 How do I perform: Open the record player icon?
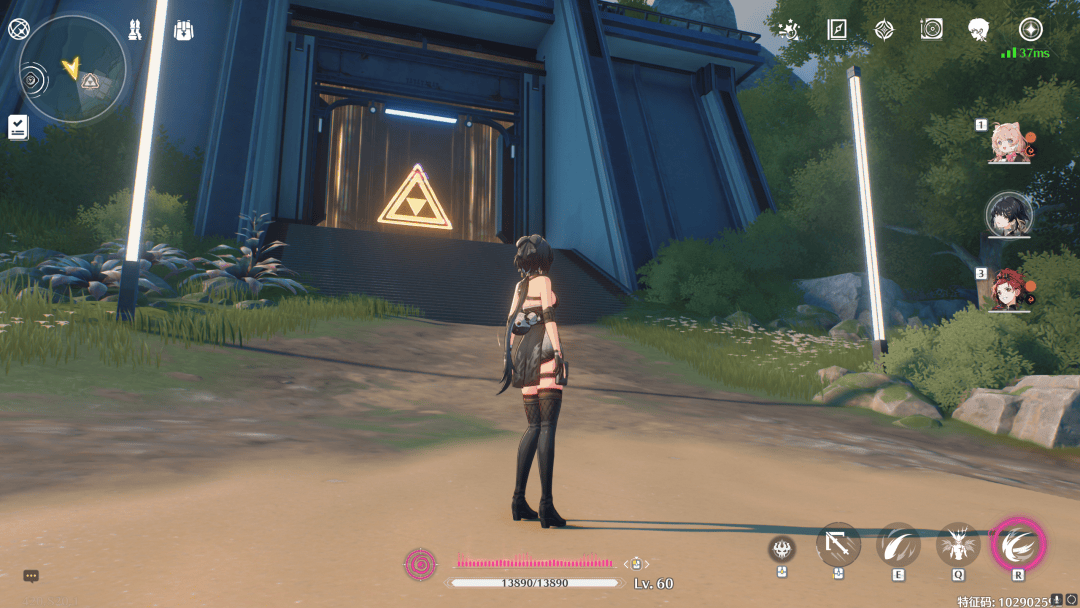click(x=932, y=29)
